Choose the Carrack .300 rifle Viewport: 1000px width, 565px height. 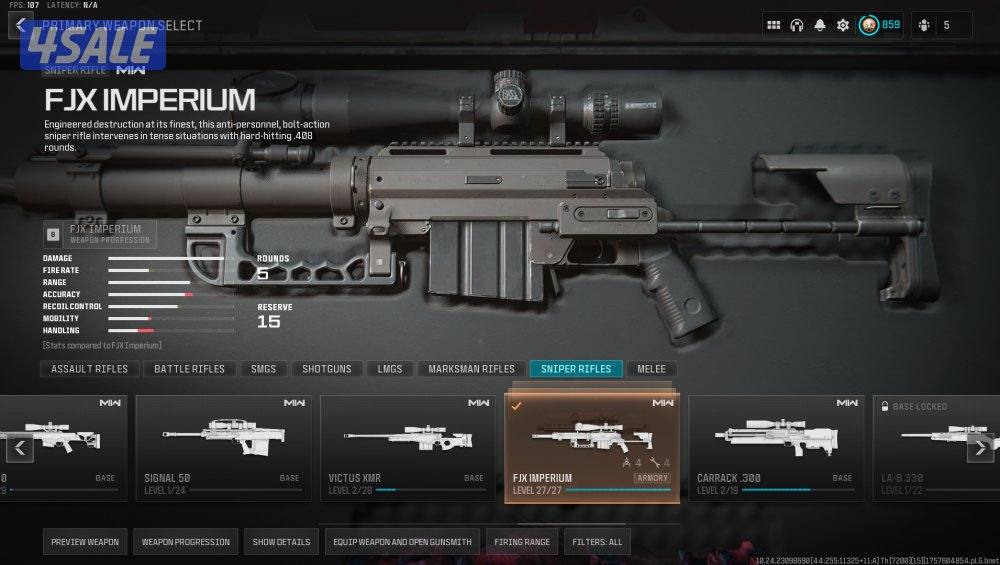[x=776, y=447]
